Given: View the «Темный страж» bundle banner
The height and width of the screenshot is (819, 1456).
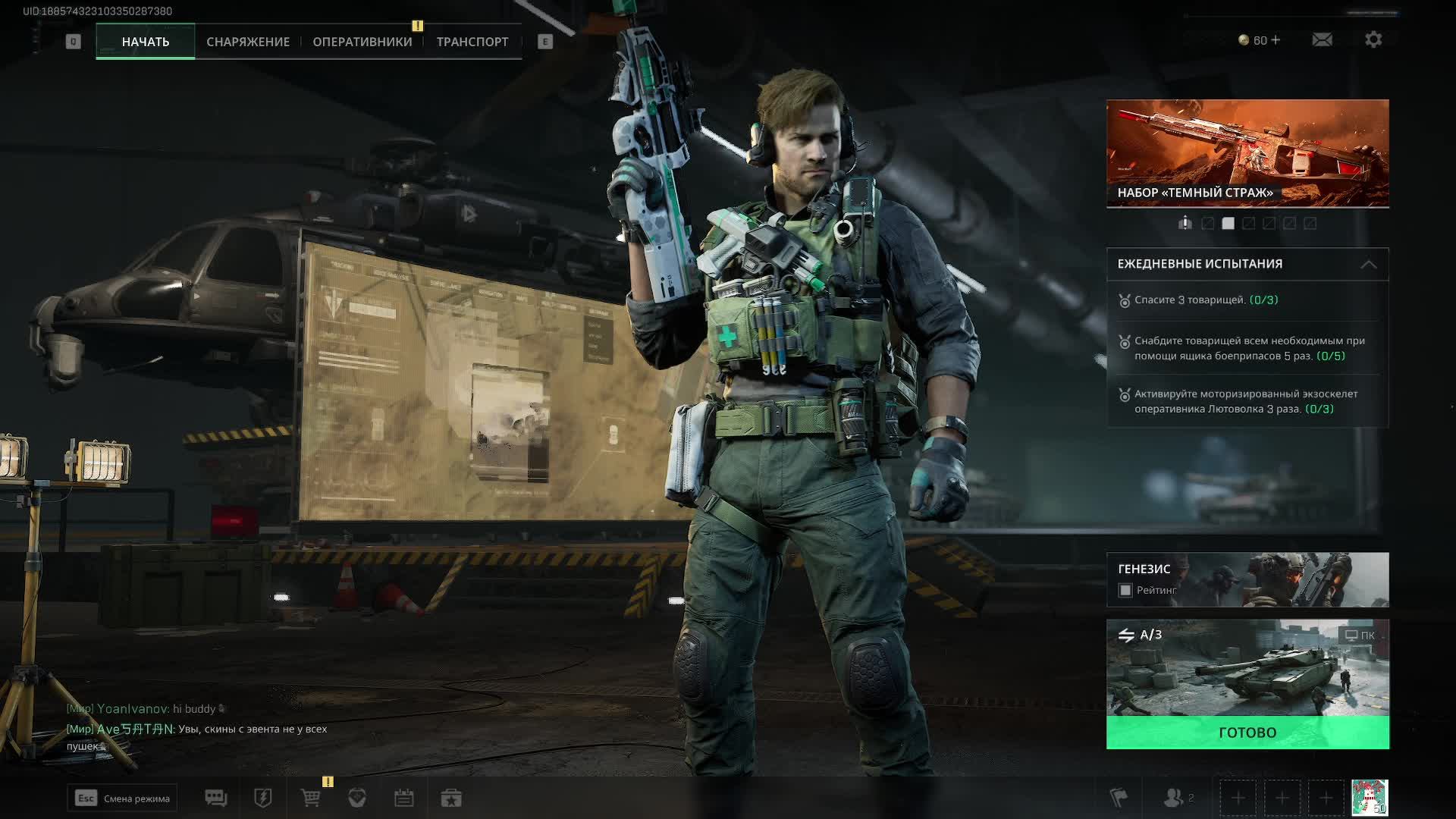Looking at the screenshot, I should (x=1247, y=152).
